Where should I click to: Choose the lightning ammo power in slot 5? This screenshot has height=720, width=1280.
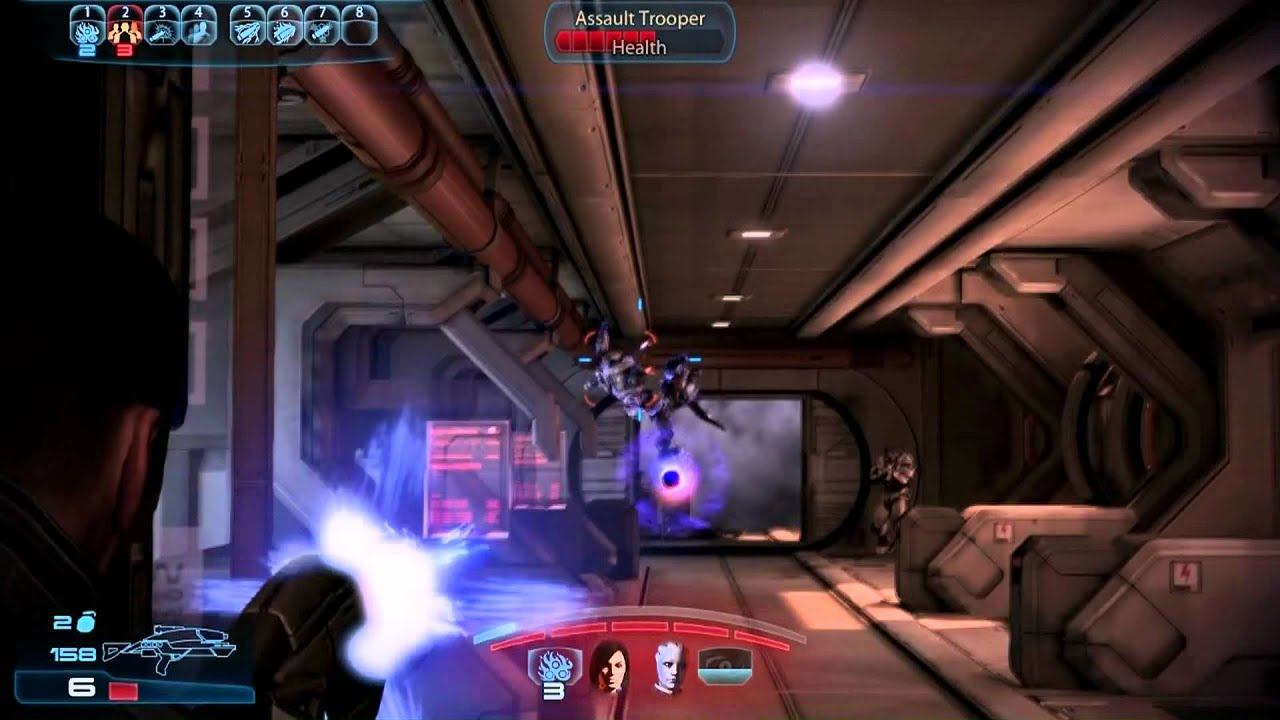(x=247, y=30)
